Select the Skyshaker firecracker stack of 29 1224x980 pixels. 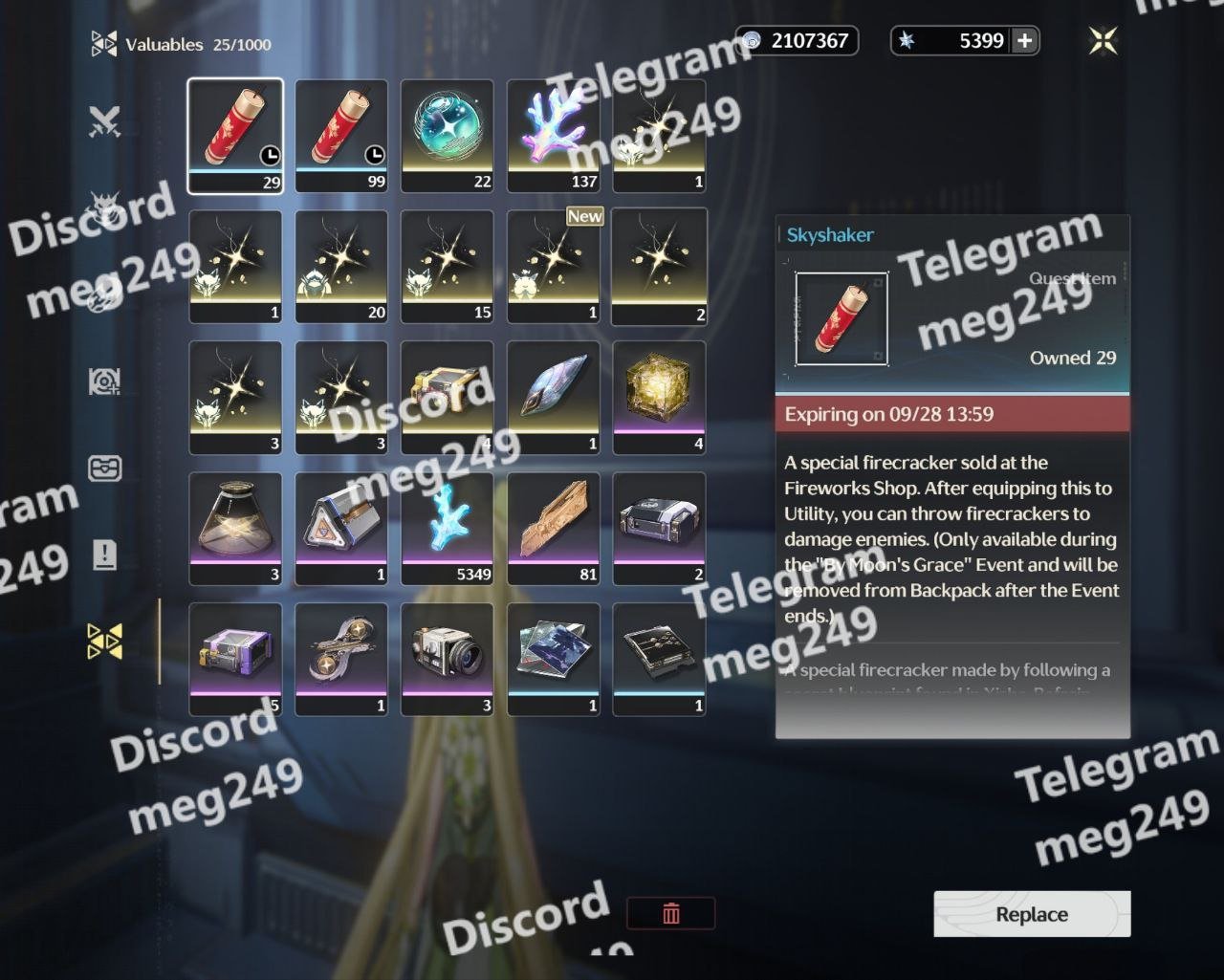pos(235,136)
